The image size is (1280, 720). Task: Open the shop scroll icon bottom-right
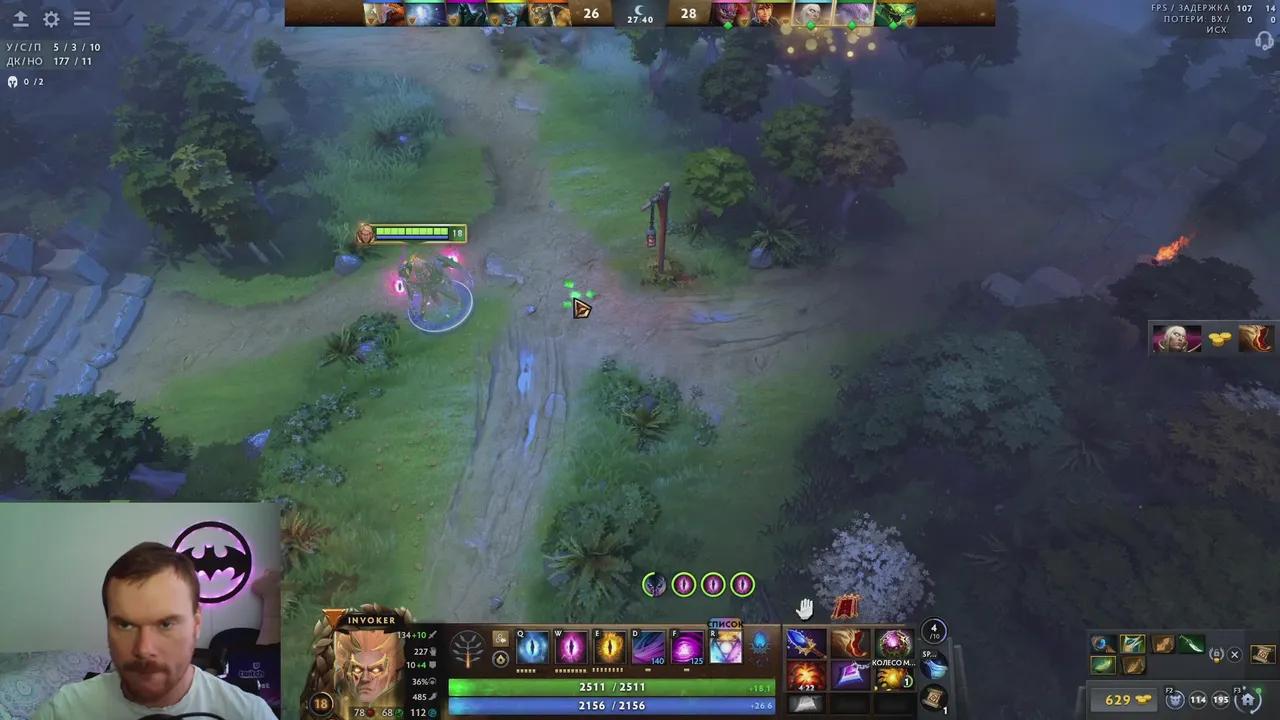click(1263, 653)
